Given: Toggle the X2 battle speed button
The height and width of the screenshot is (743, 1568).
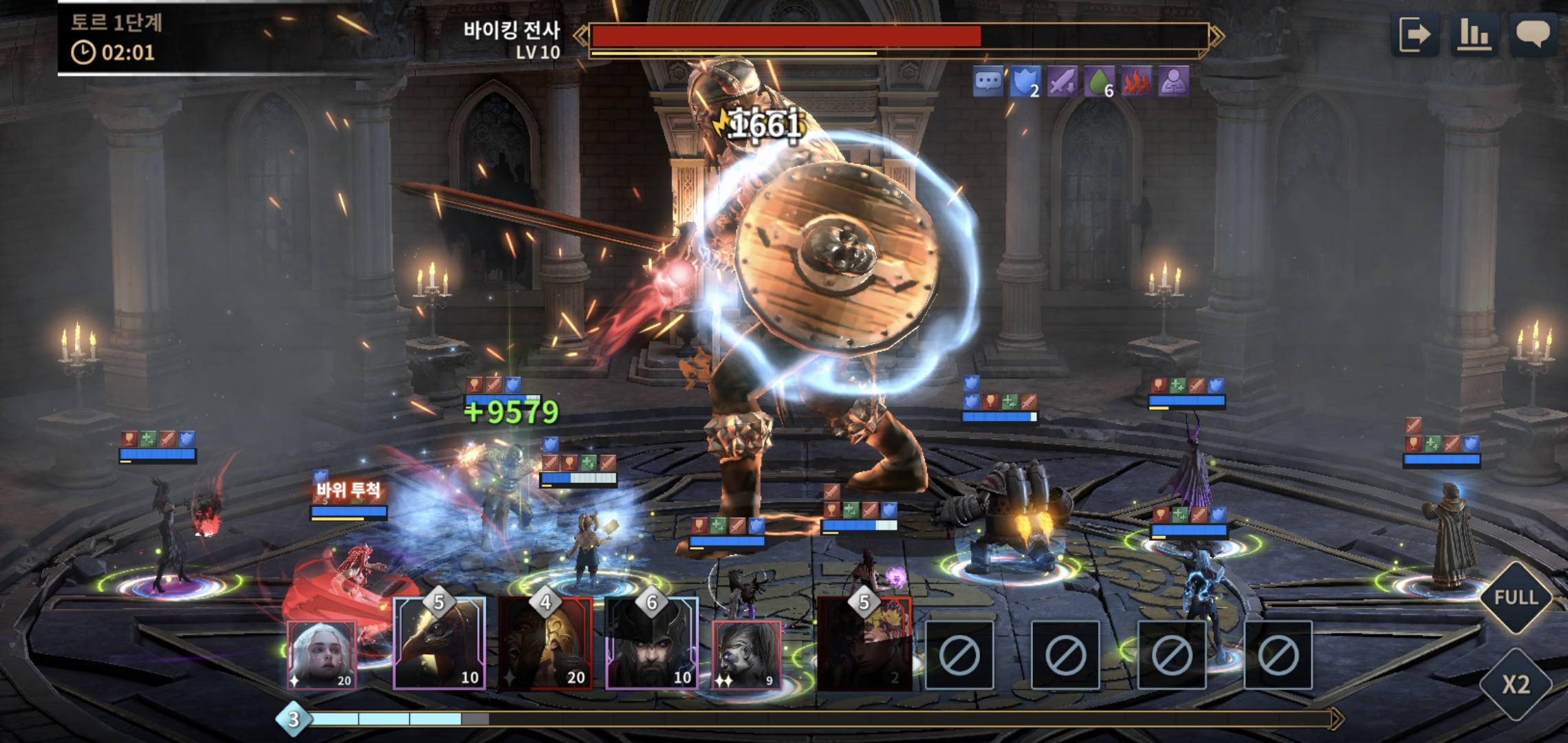Looking at the screenshot, I should tap(1516, 685).
